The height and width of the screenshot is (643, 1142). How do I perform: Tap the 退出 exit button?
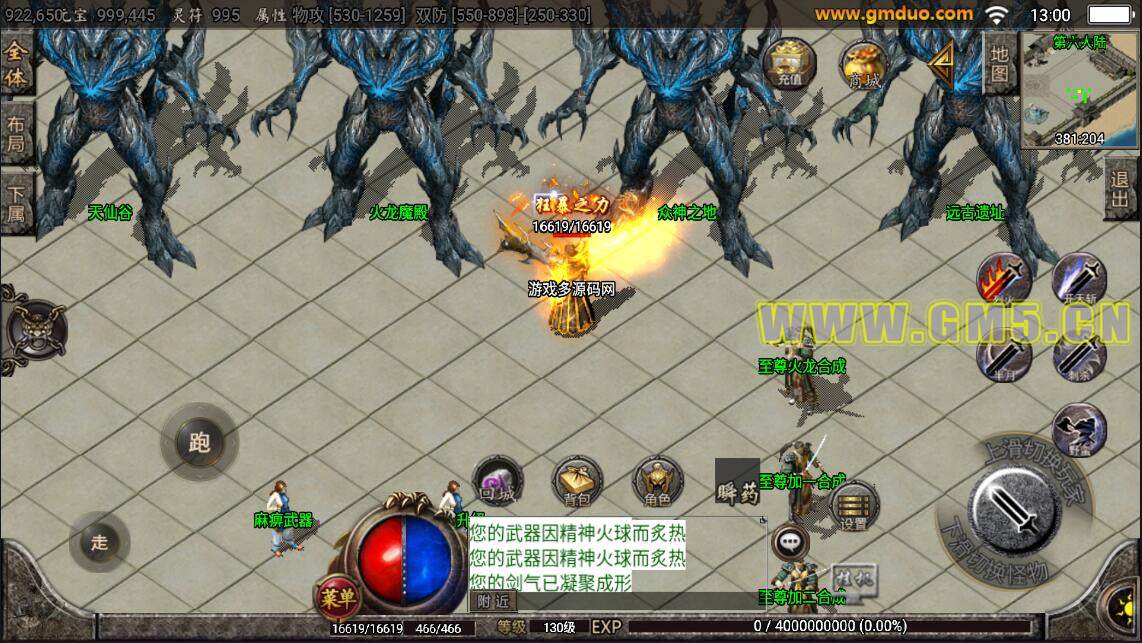coord(1122,188)
